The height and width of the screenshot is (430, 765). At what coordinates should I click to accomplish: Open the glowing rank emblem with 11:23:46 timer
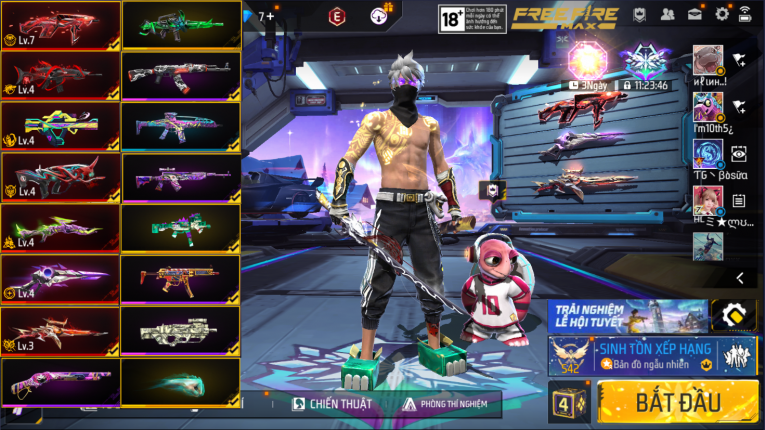tap(642, 63)
